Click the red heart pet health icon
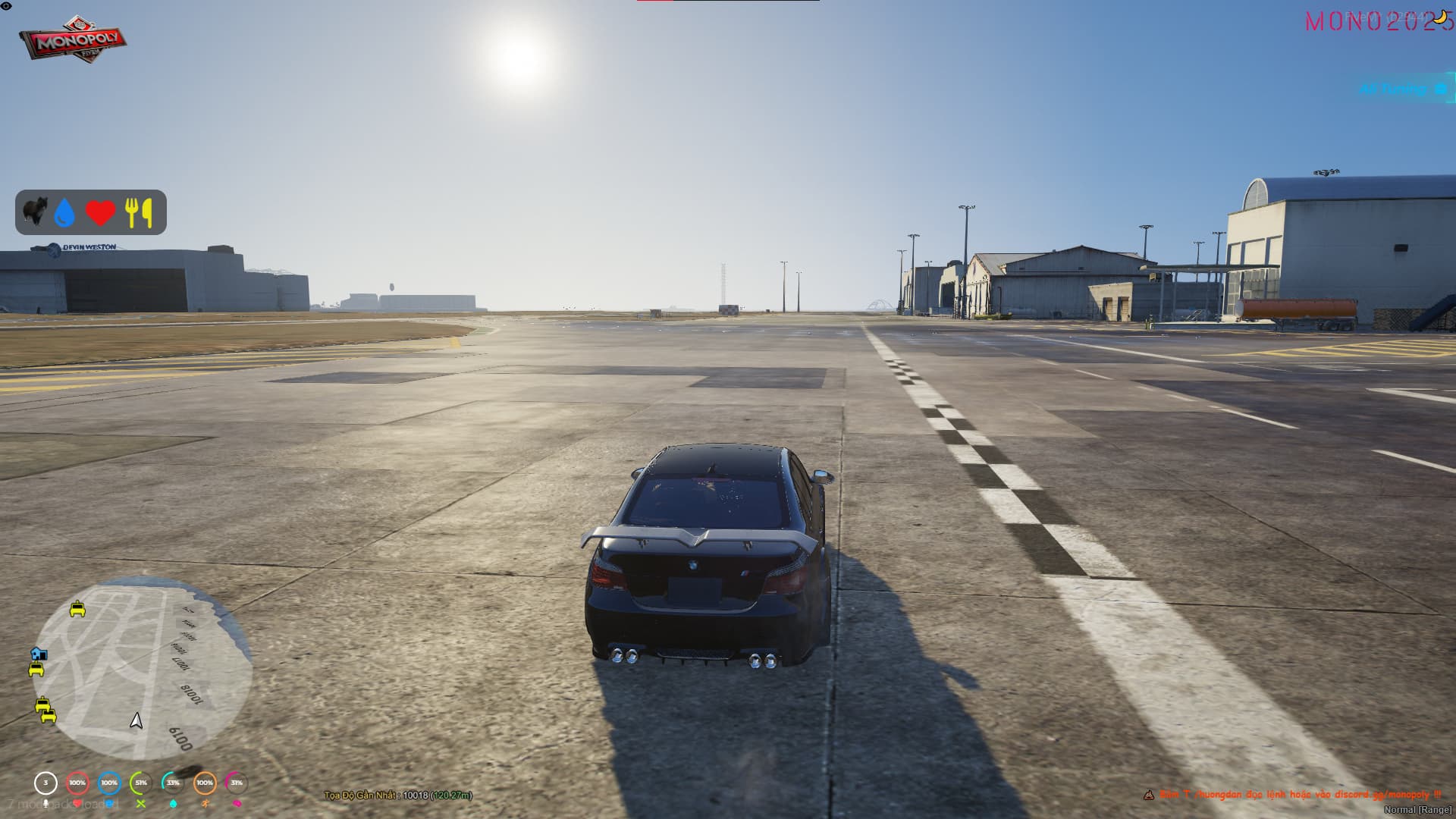The image size is (1456, 819). (100, 213)
